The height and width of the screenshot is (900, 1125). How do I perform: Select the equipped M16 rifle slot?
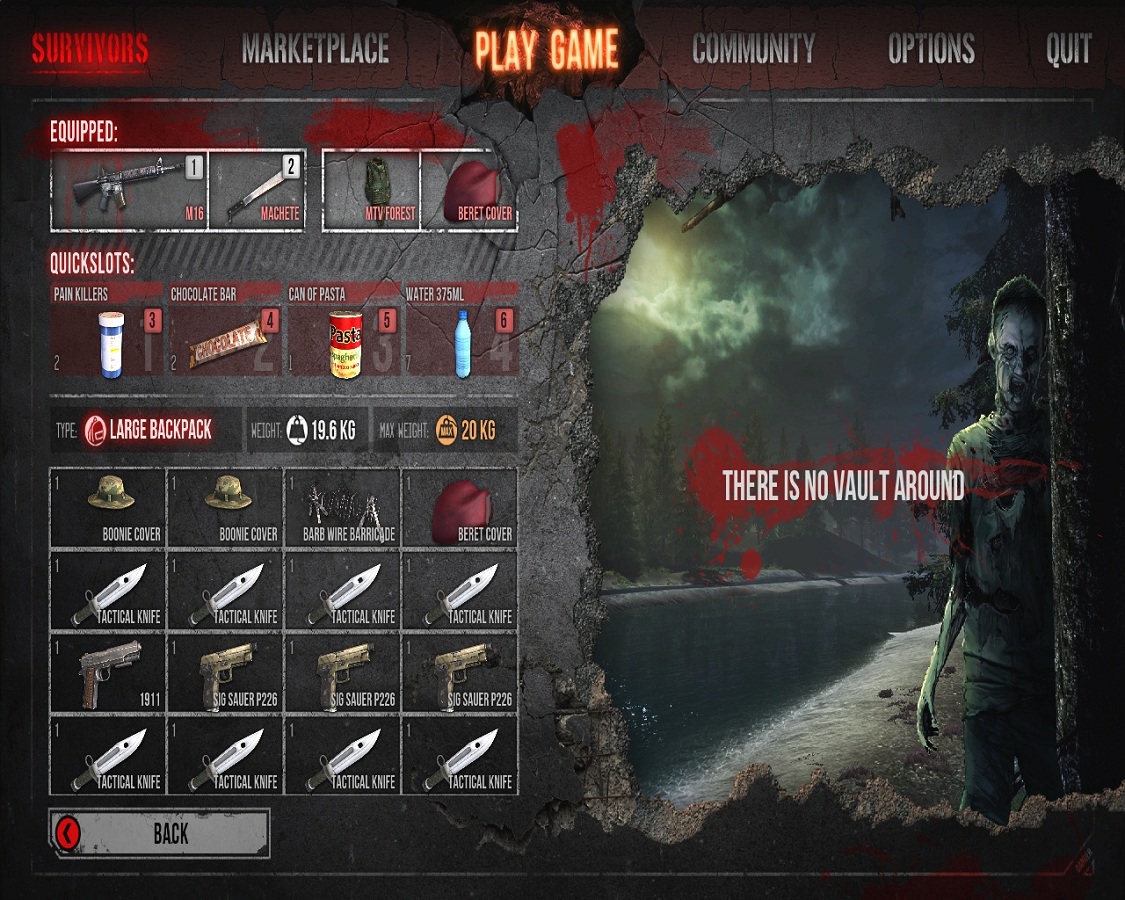pyautogui.click(x=129, y=190)
